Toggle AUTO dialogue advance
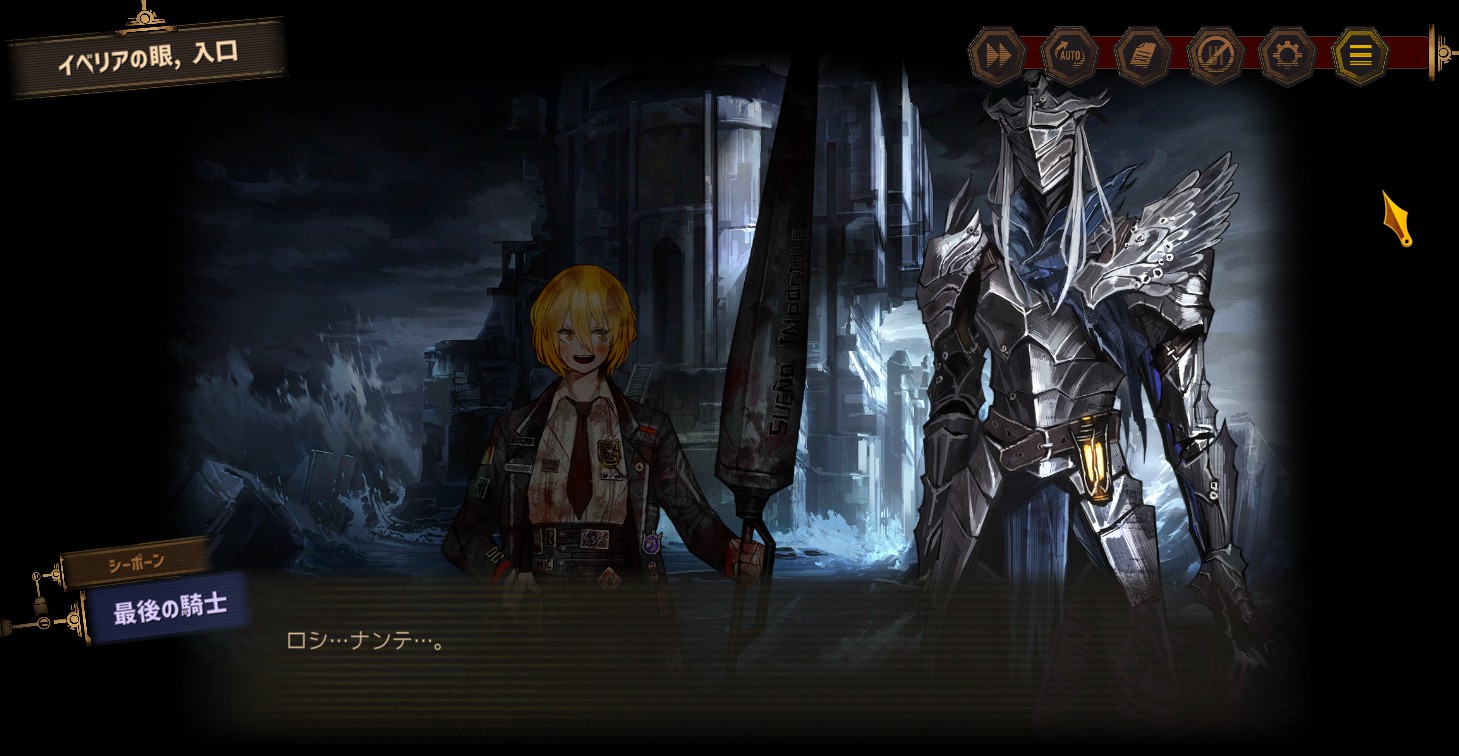Image resolution: width=1459 pixels, height=756 pixels. (1070, 55)
